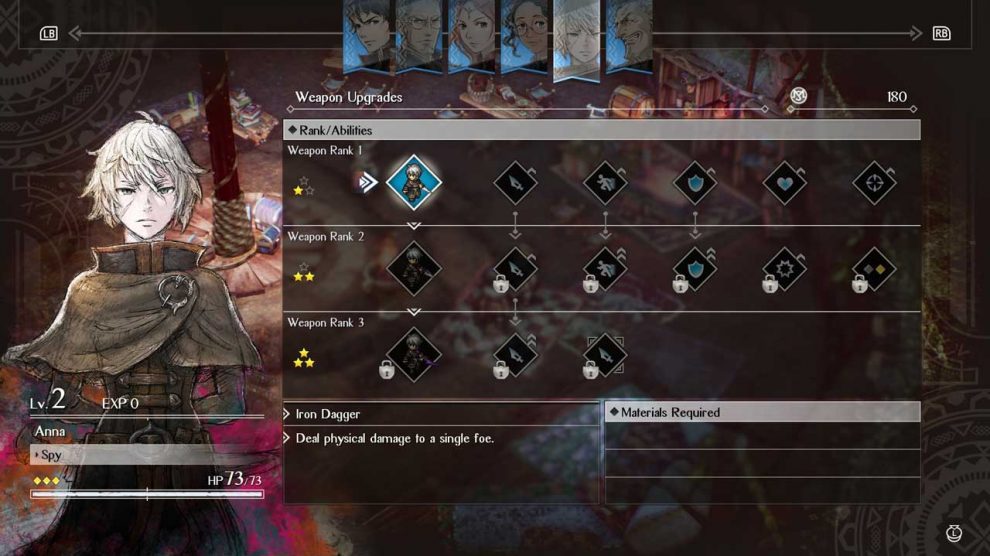Select the heart upgrade node
Viewport: 990px width, 556px height.
pos(785,183)
